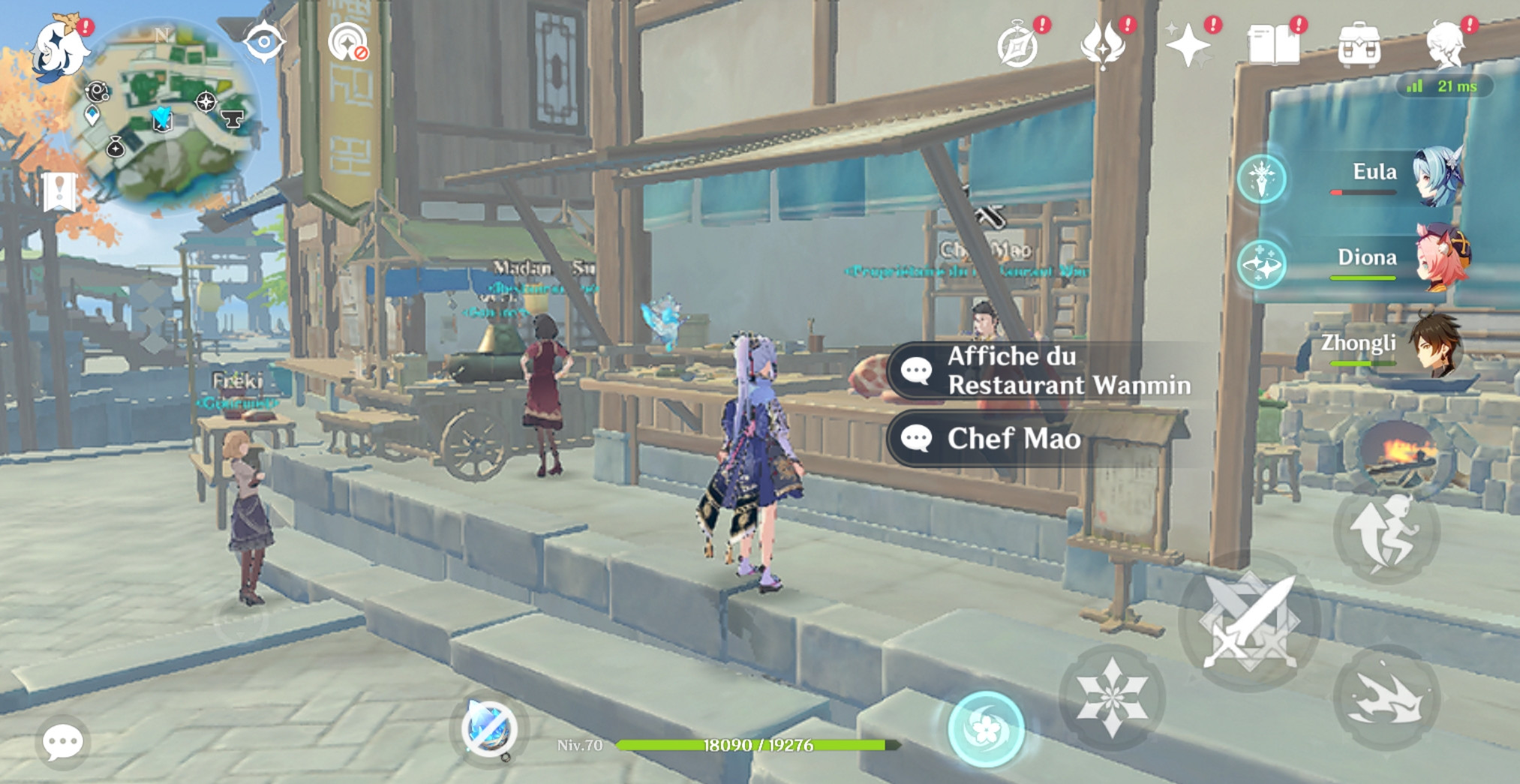
Task: Use the snowflake elemental skill
Action: pos(1112,697)
